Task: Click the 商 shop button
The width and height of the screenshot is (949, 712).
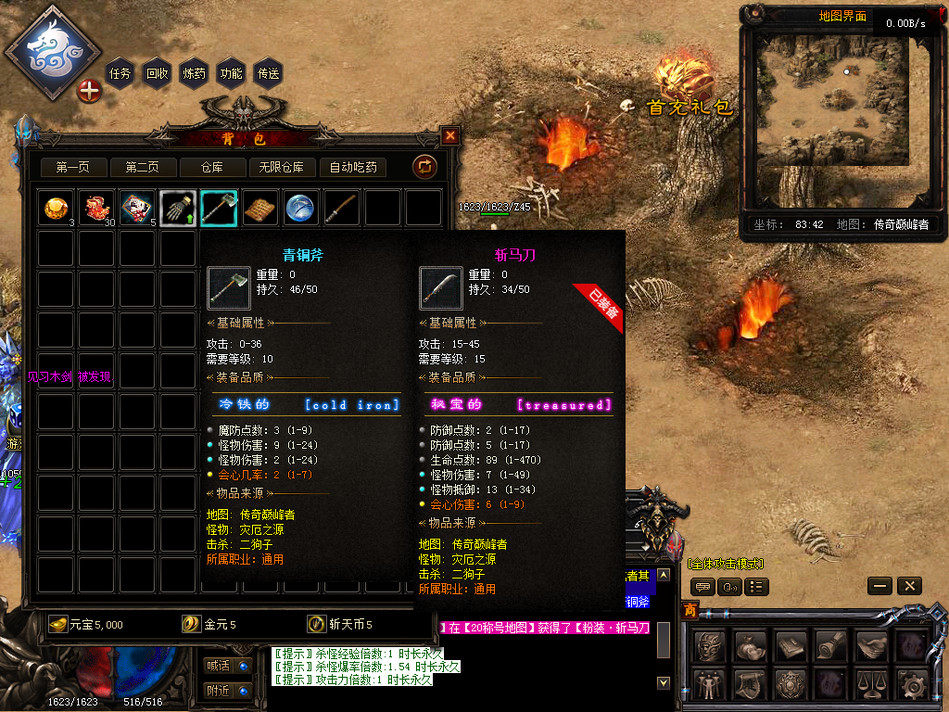Action: coord(690,610)
